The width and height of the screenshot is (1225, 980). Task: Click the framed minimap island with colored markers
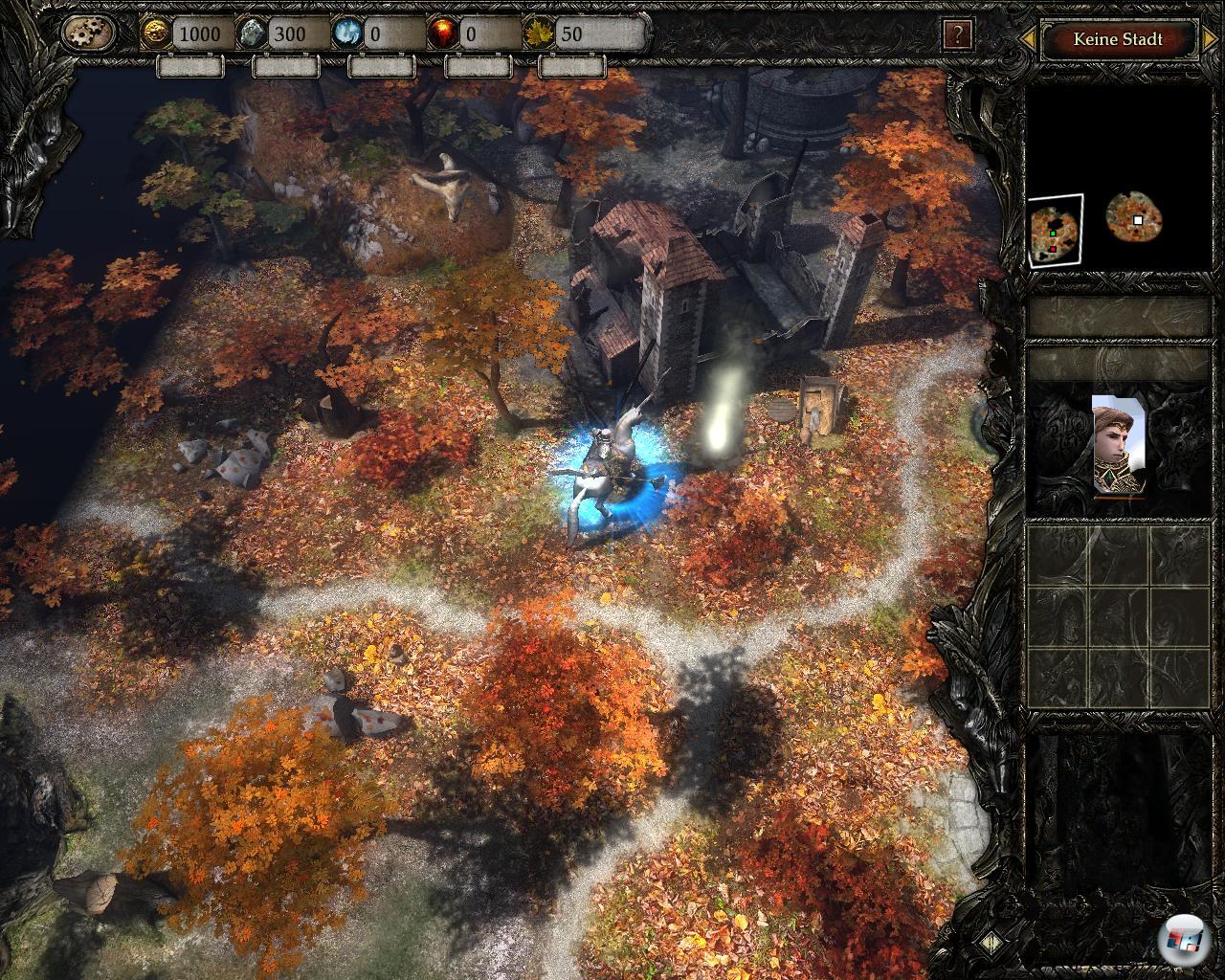[1056, 231]
